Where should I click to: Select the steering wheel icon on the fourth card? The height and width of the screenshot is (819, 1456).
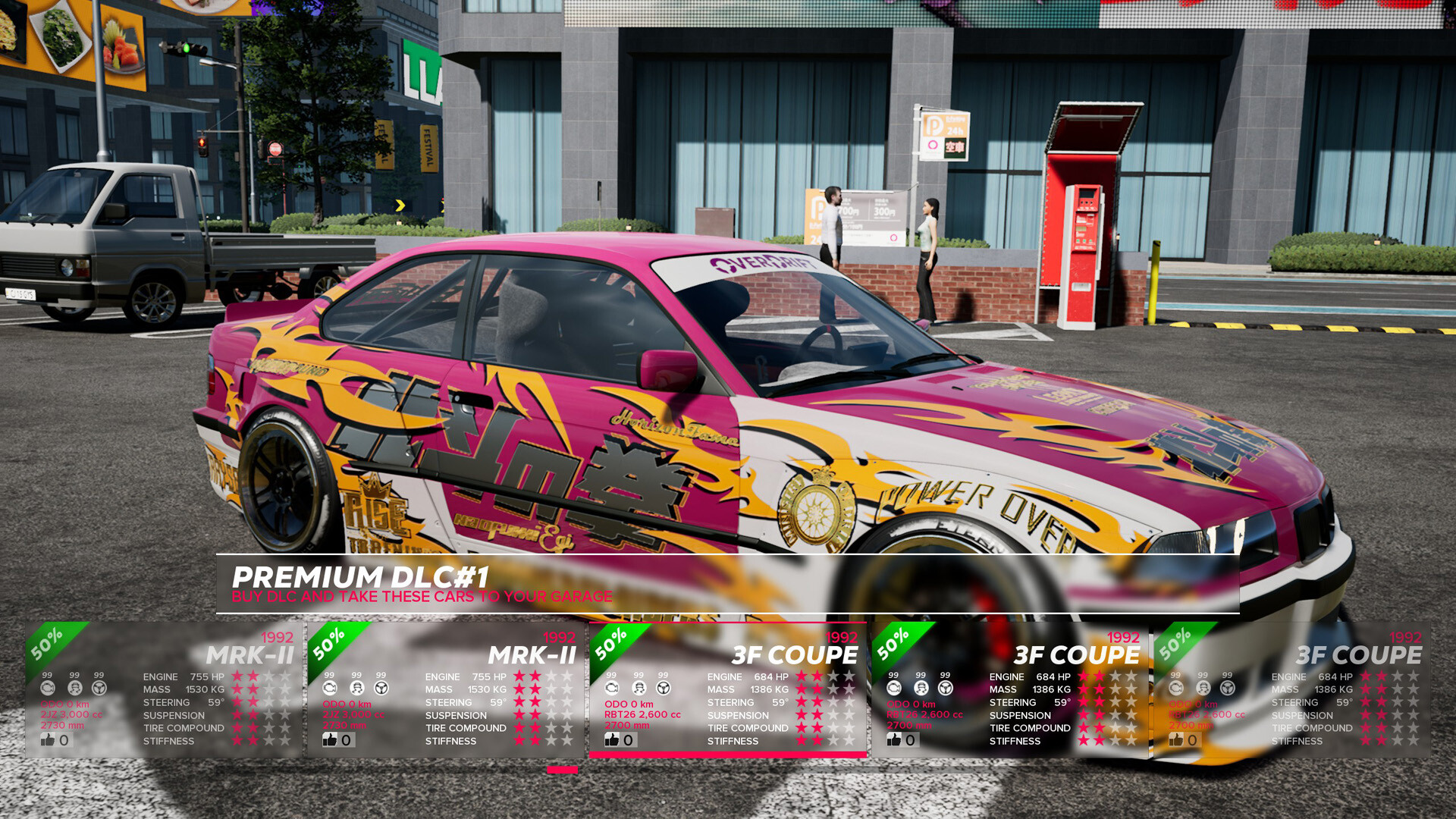[944, 688]
